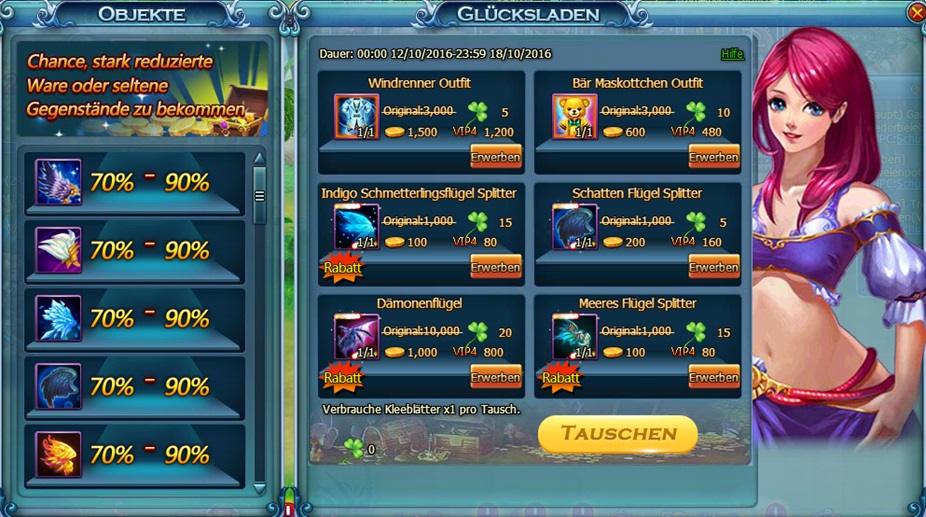
Task: Open the Hilfe help link
Action: coord(732,54)
